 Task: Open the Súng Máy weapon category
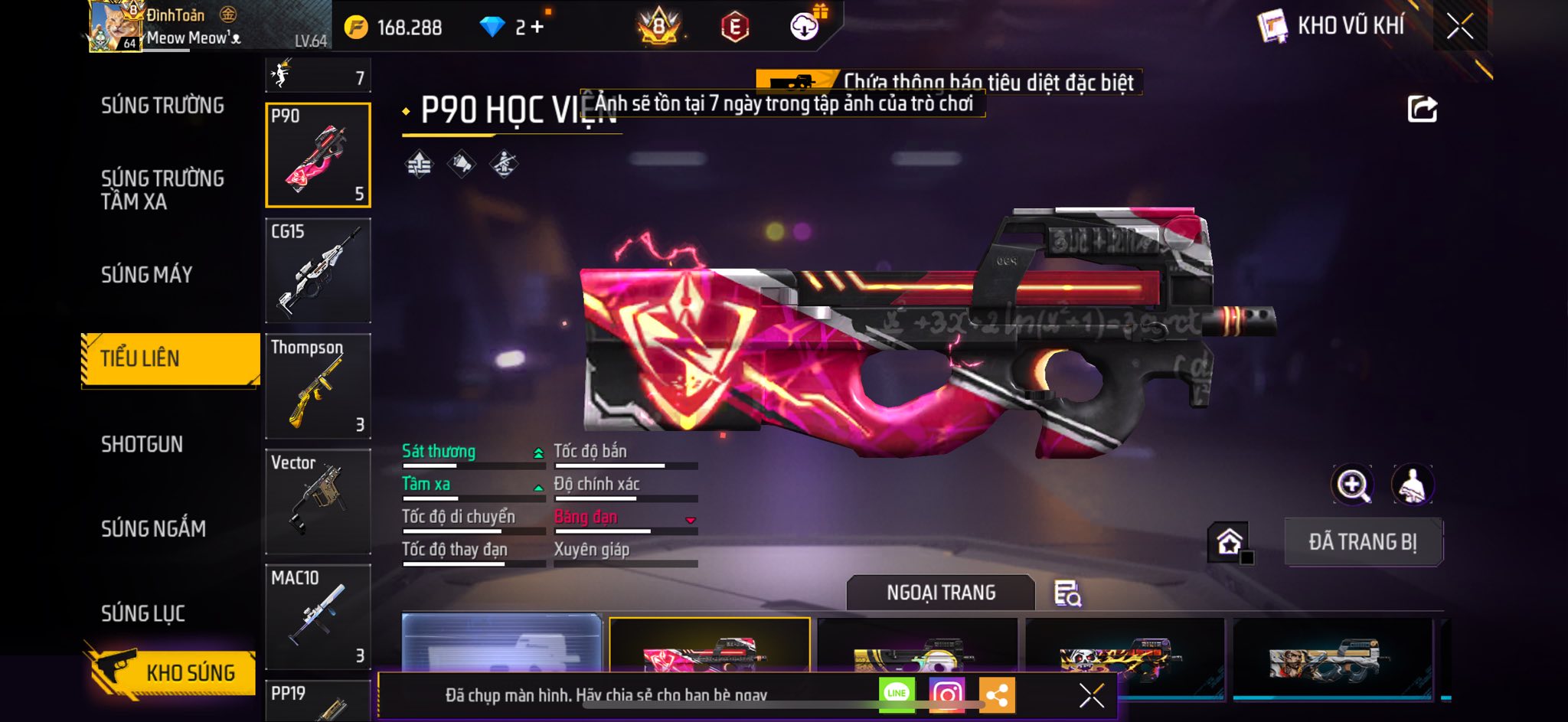(147, 275)
